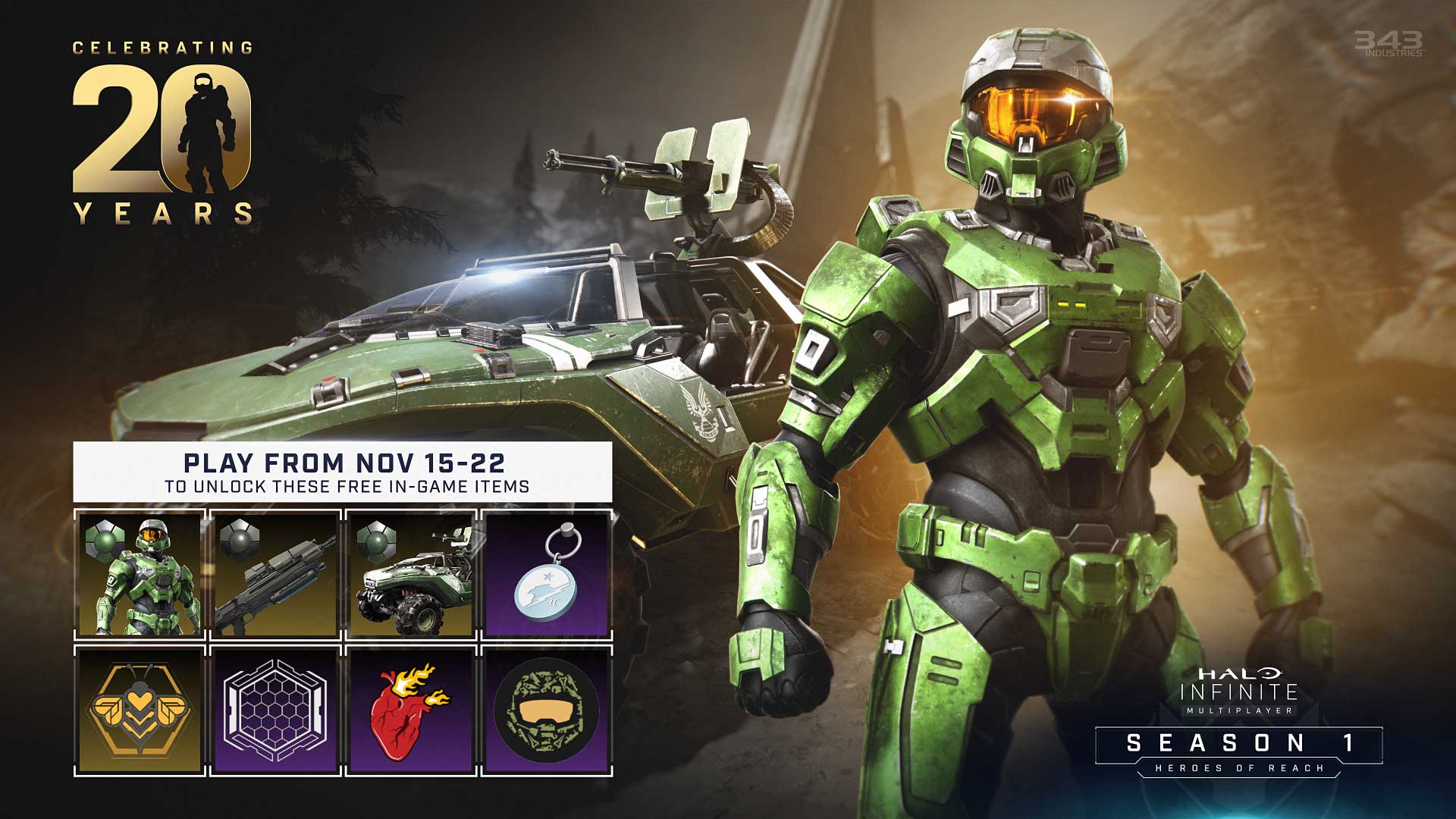
Task: Select the golden bee emblem tile
Action: [x=140, y=711]
